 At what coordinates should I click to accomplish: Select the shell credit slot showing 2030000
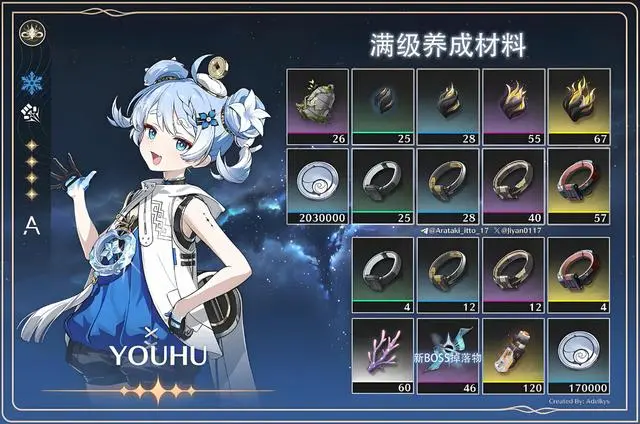318,185
